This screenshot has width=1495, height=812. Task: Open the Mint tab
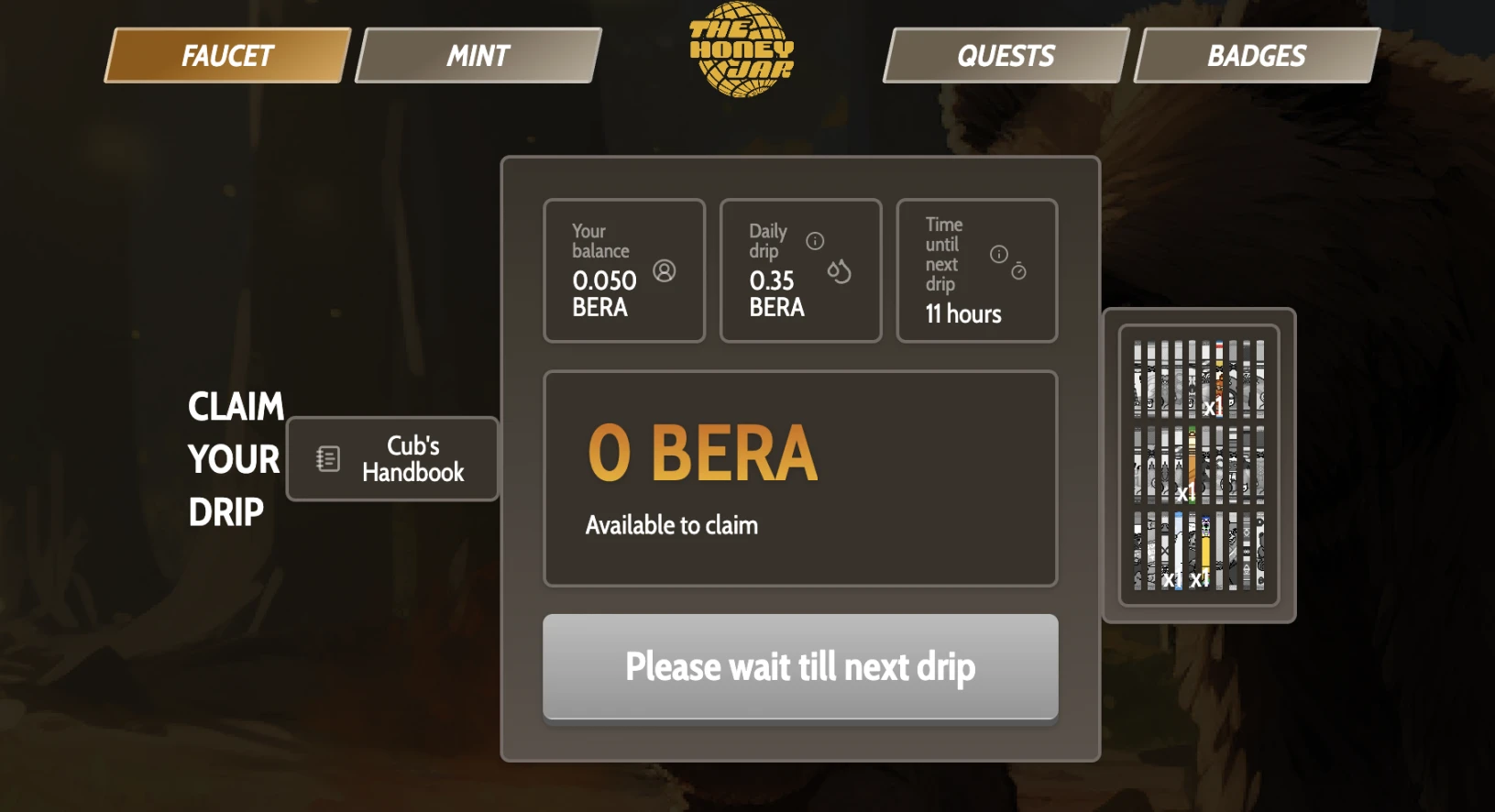coord(478,56)
